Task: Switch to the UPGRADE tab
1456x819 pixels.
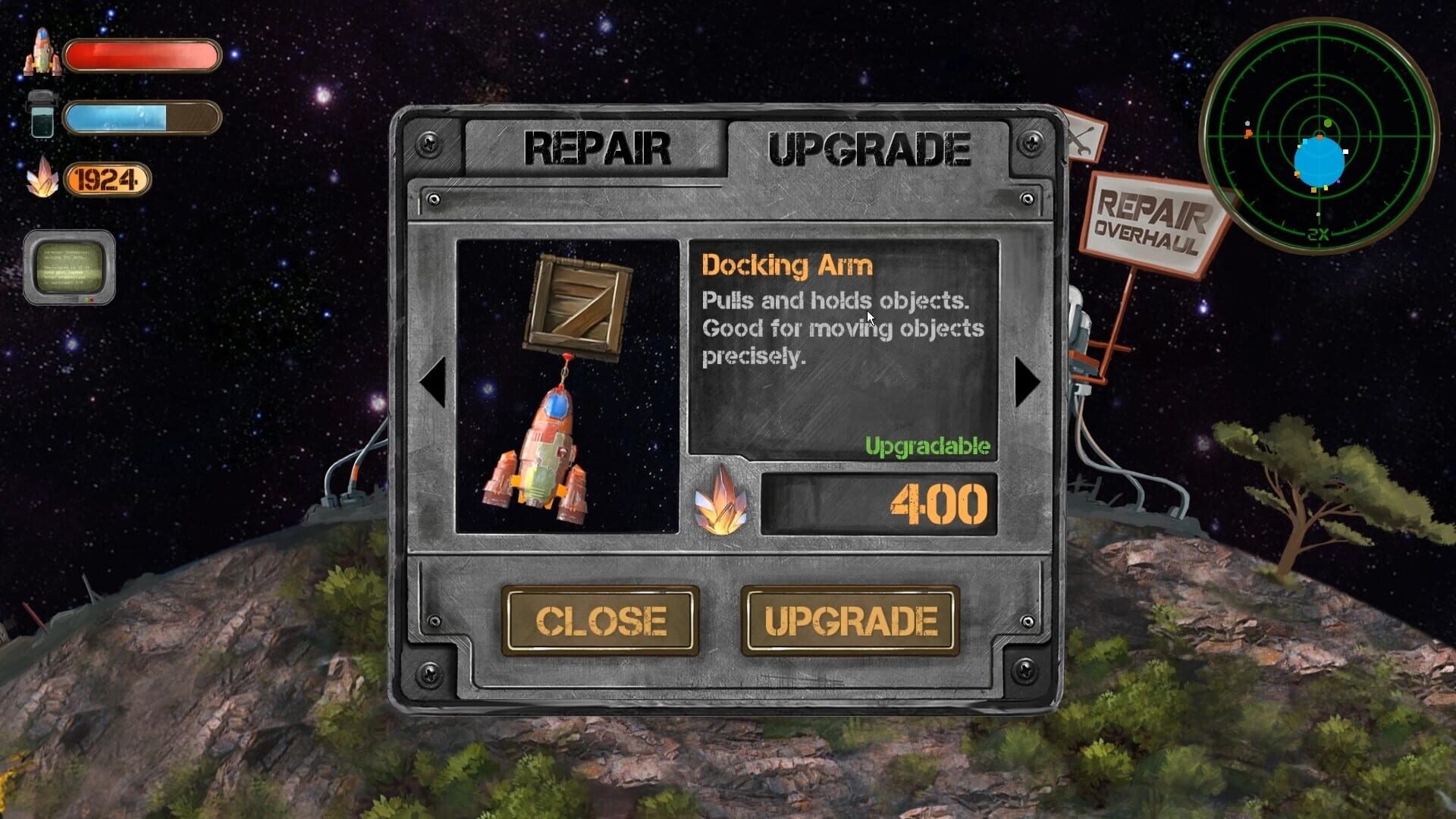Action: [868, 146]
